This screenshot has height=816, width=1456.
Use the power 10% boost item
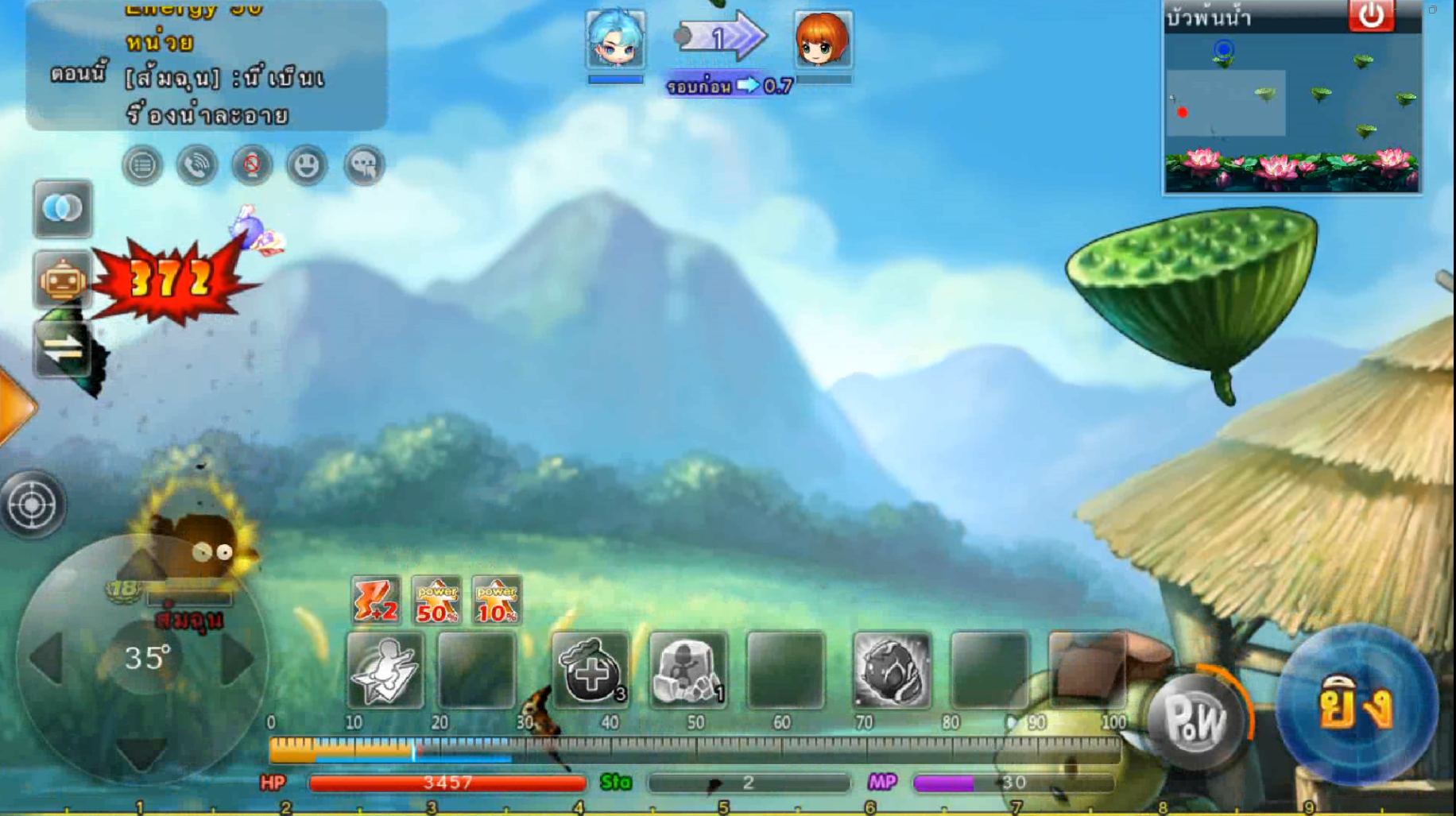[x=497, y=601]
